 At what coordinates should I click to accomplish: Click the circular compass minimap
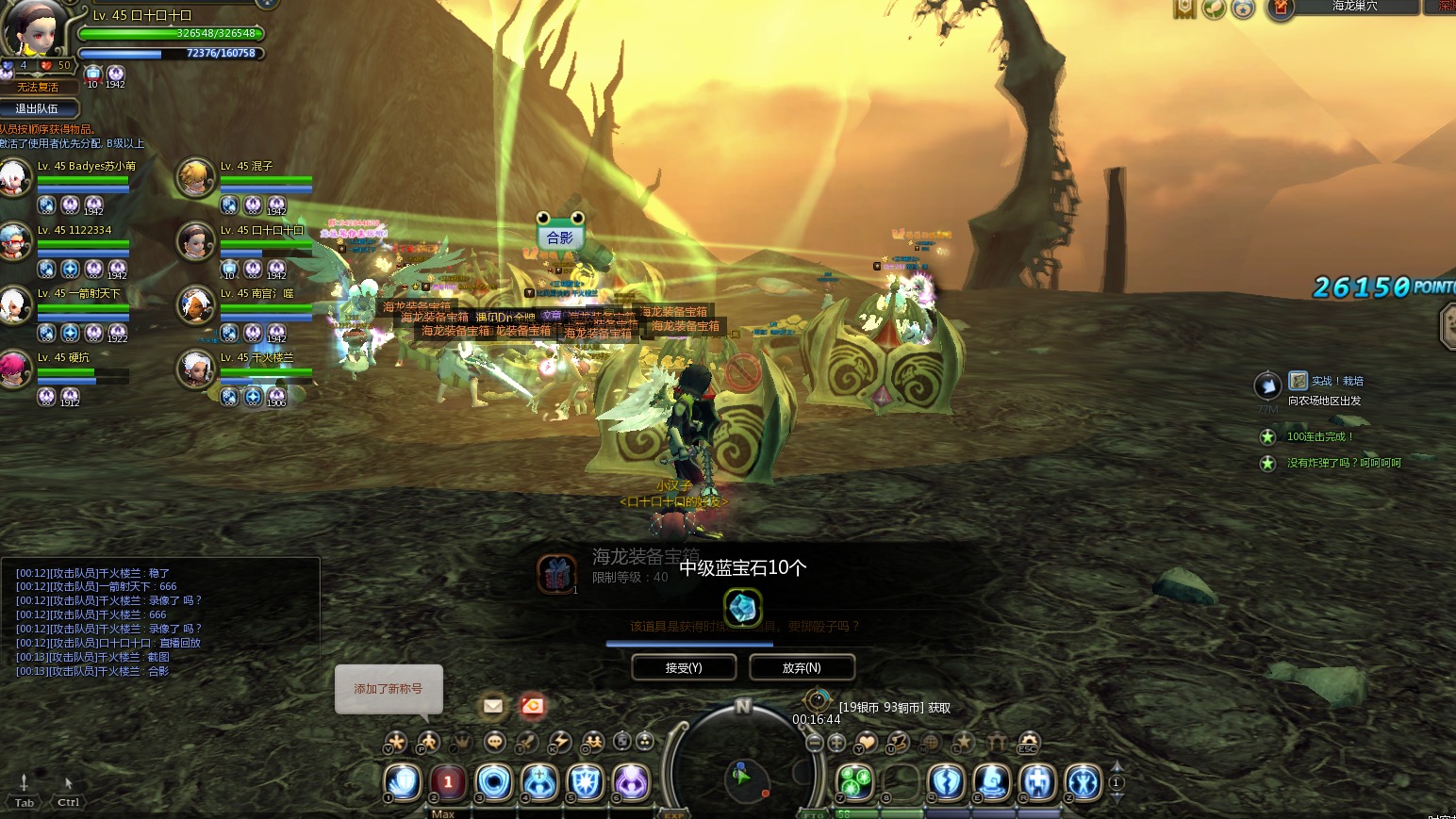[743, 775]
